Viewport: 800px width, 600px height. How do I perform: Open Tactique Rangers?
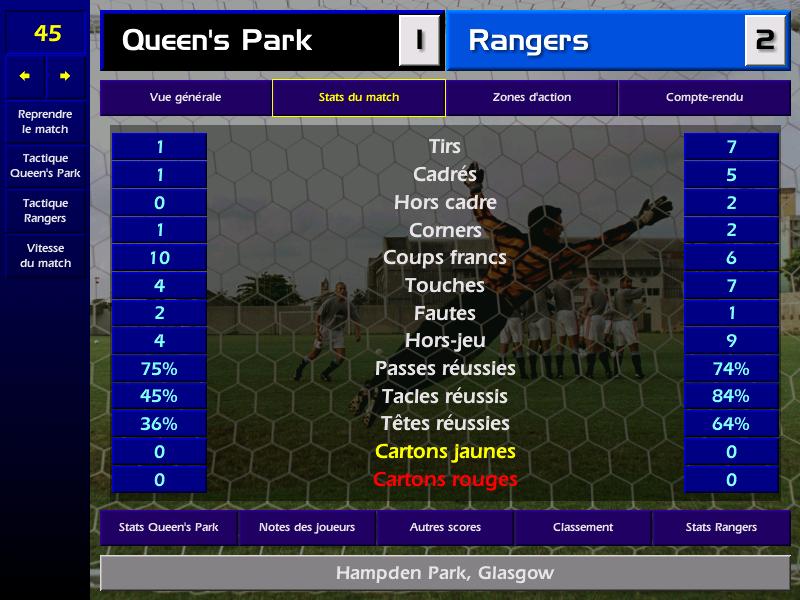point(45,211)
